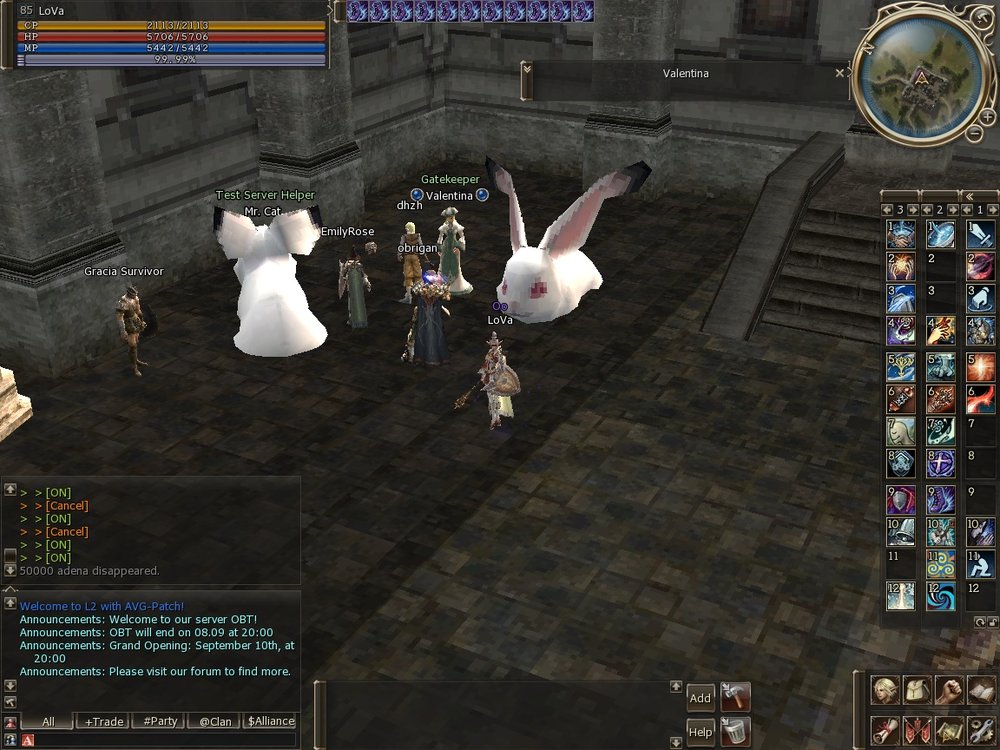Open the world map icon
The image size is (1000, 750).
click(x=949, y=730)
